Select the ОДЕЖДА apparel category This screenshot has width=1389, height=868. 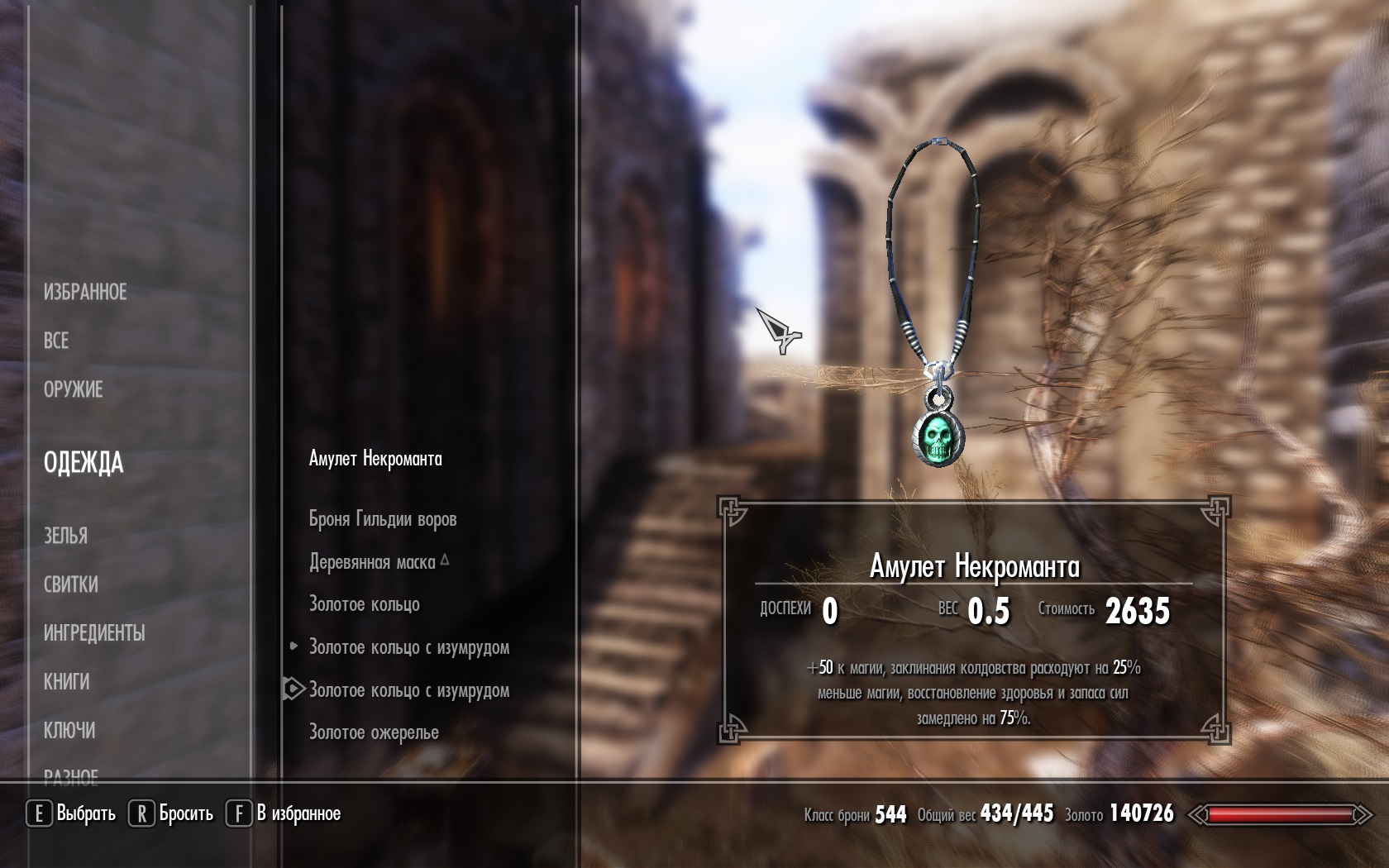coord(84,463)
